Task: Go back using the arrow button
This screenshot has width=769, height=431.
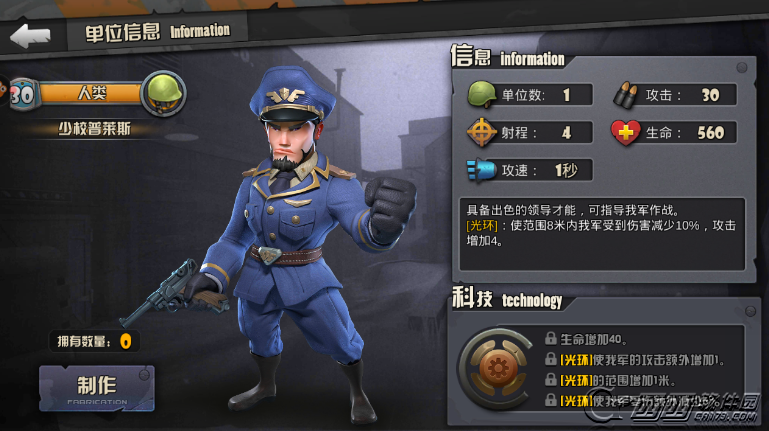Action: (x=30, y=35)
